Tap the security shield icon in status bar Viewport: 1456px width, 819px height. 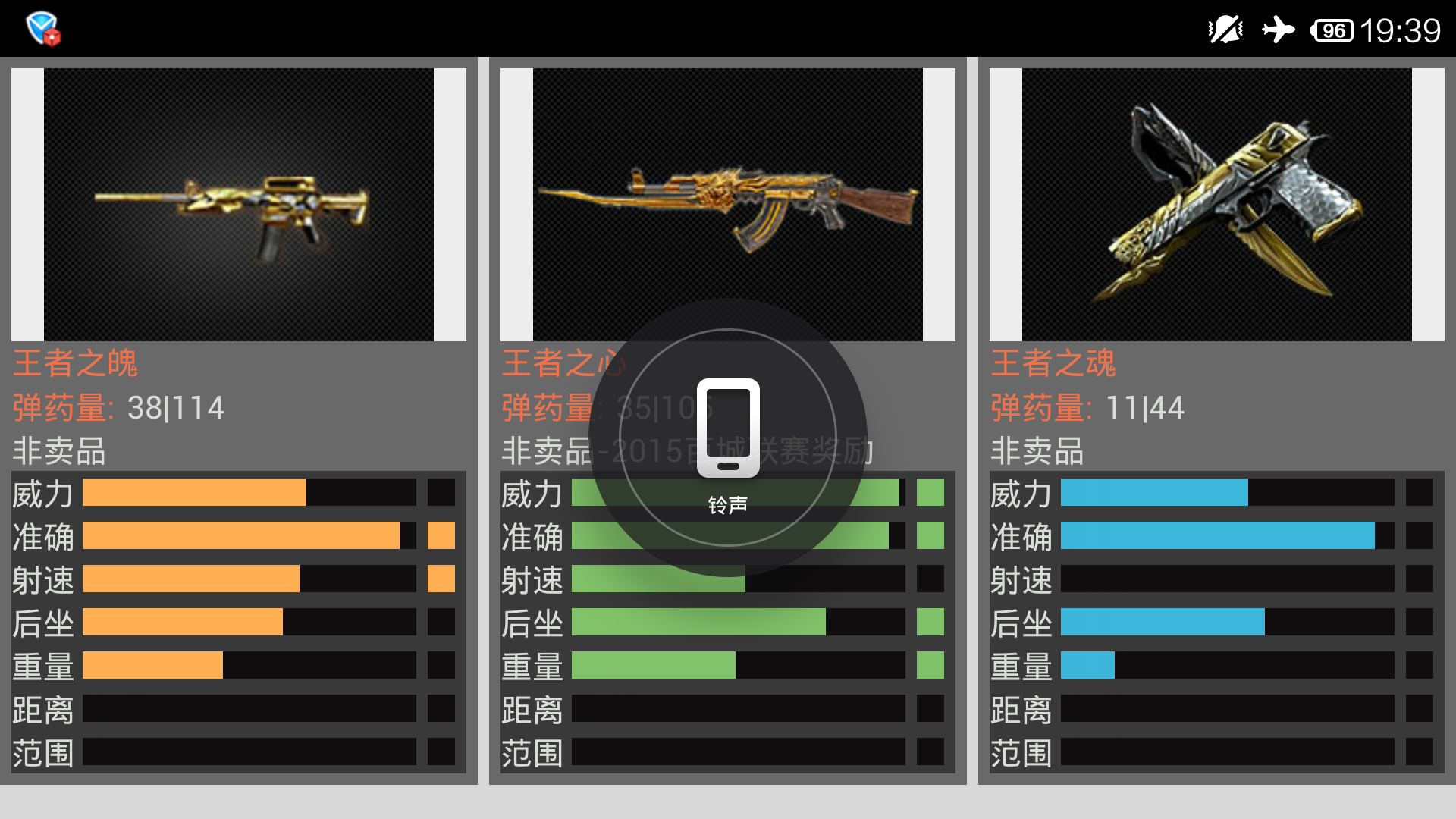coord(42,29)
